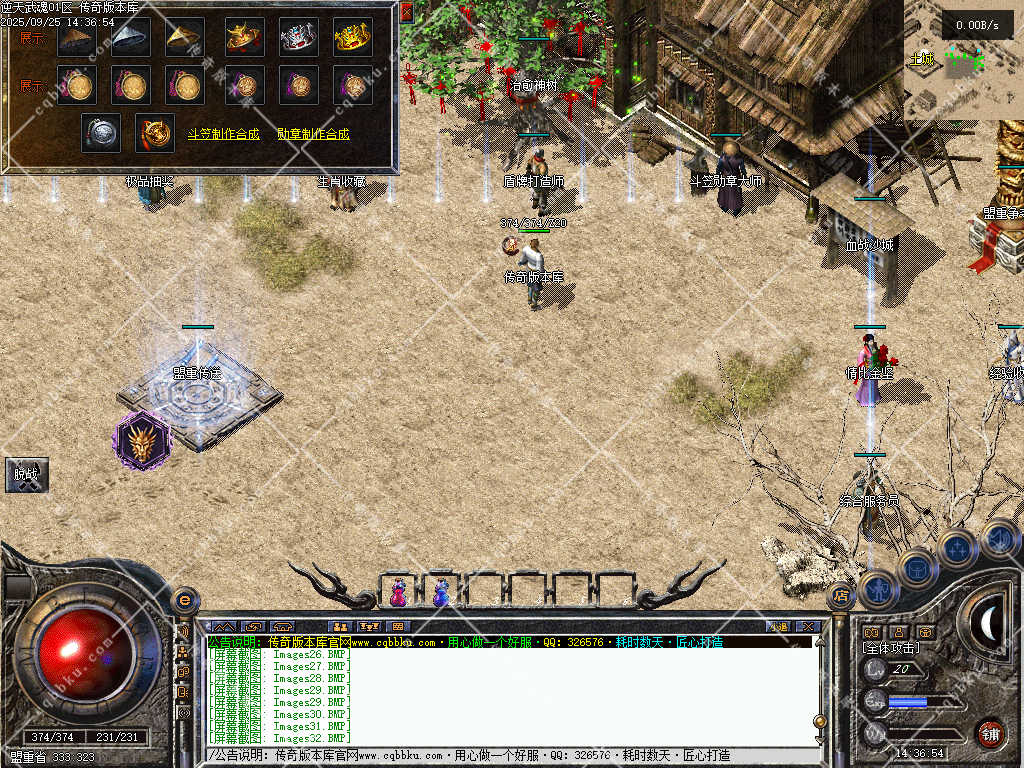
Task: Open the bag inventory round button
Action: pos(917,569)
